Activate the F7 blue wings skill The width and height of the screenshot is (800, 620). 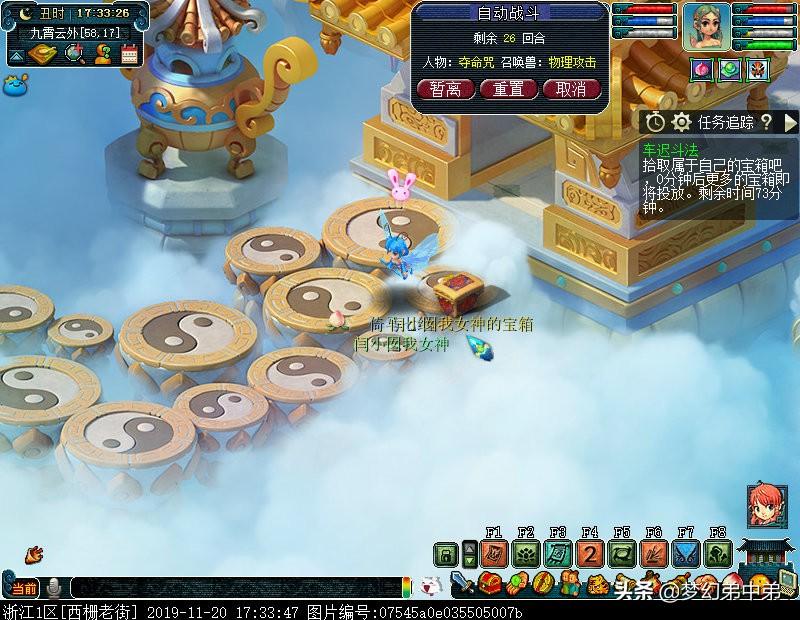click(x=686, y=553)
